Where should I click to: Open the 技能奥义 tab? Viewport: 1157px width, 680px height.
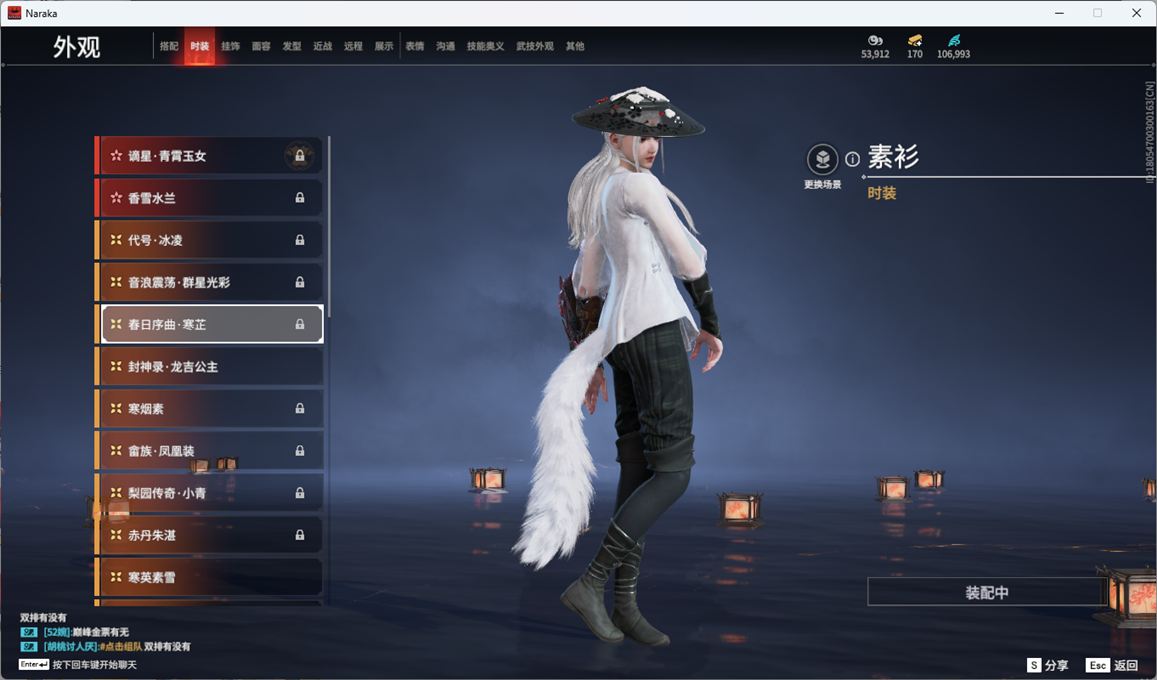pyautogui.click(x=485, y=46)
